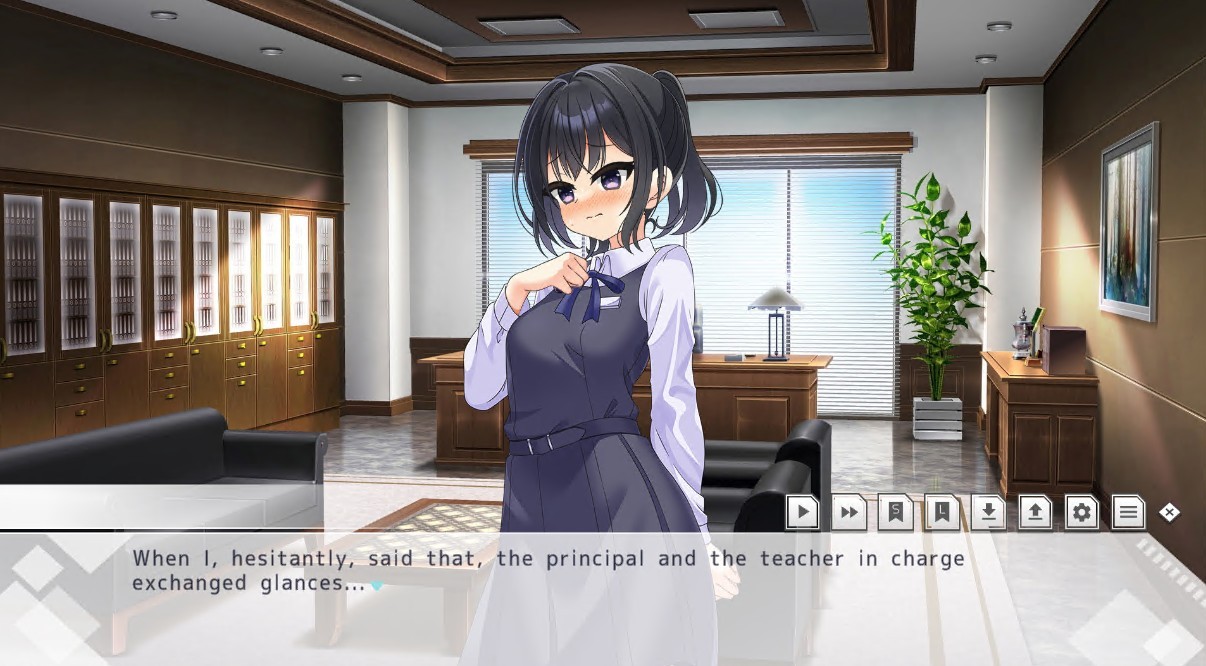
Task: Open the load menu with the up-arrow icon
Action: pyautogui.click(x=1035, y=513)
